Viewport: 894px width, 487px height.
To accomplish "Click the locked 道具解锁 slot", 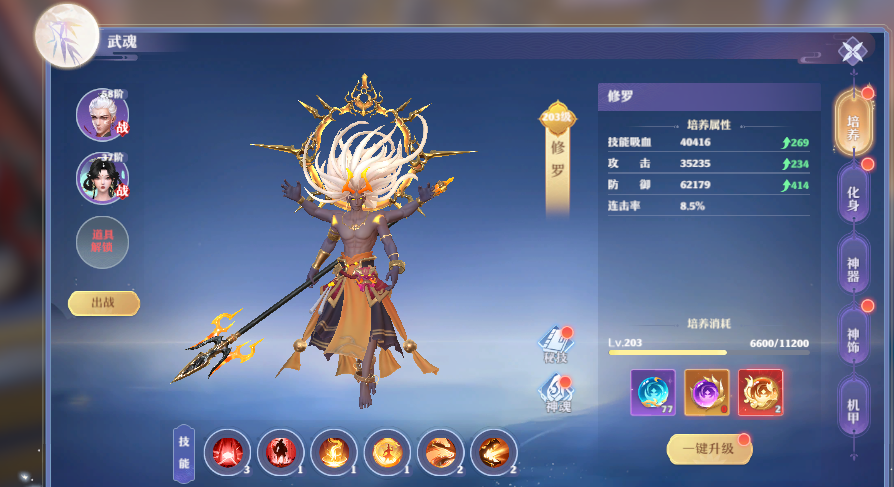I will [x=102, y=241].
